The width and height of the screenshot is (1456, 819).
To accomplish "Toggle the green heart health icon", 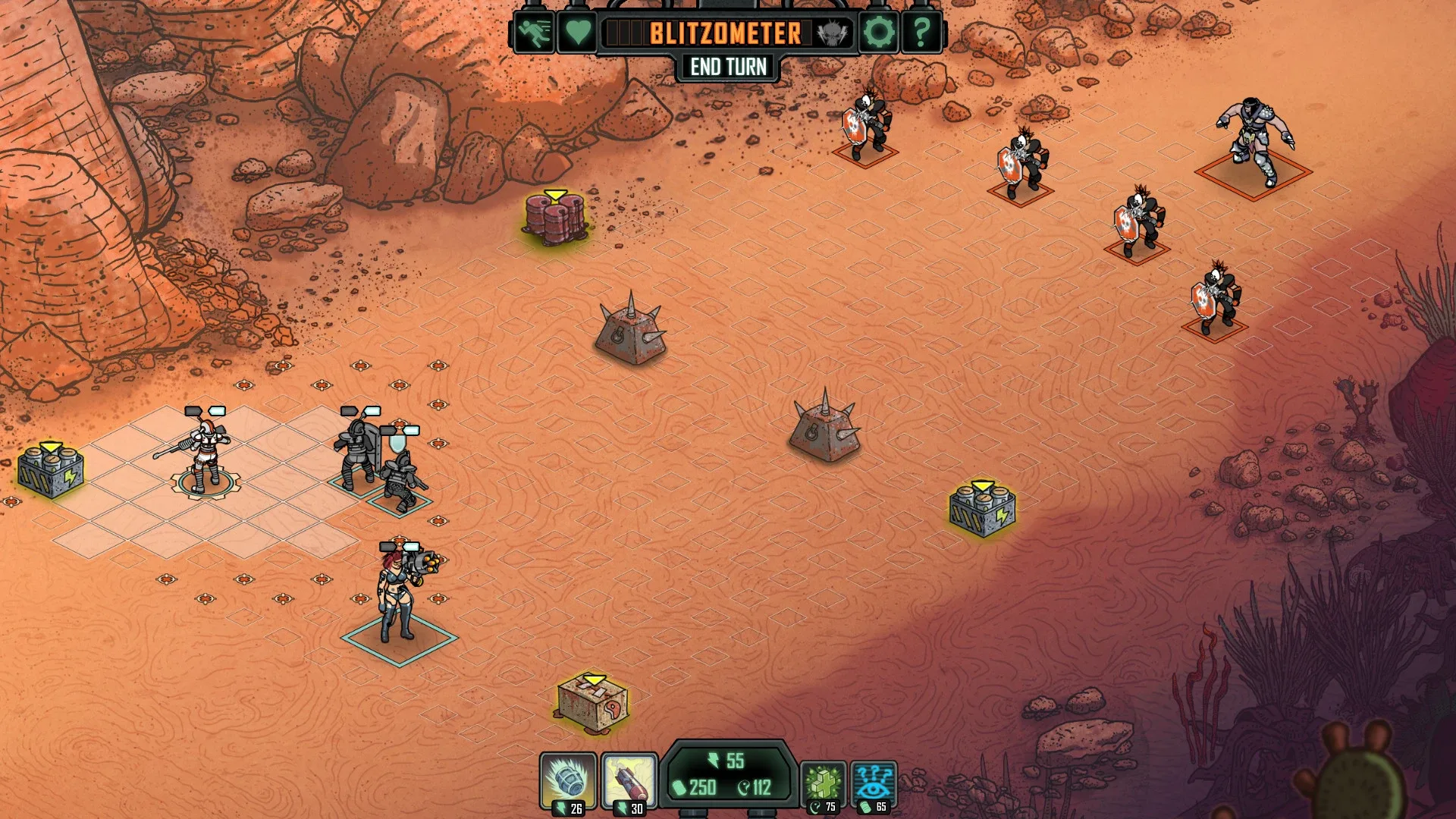I will [577, 33].
